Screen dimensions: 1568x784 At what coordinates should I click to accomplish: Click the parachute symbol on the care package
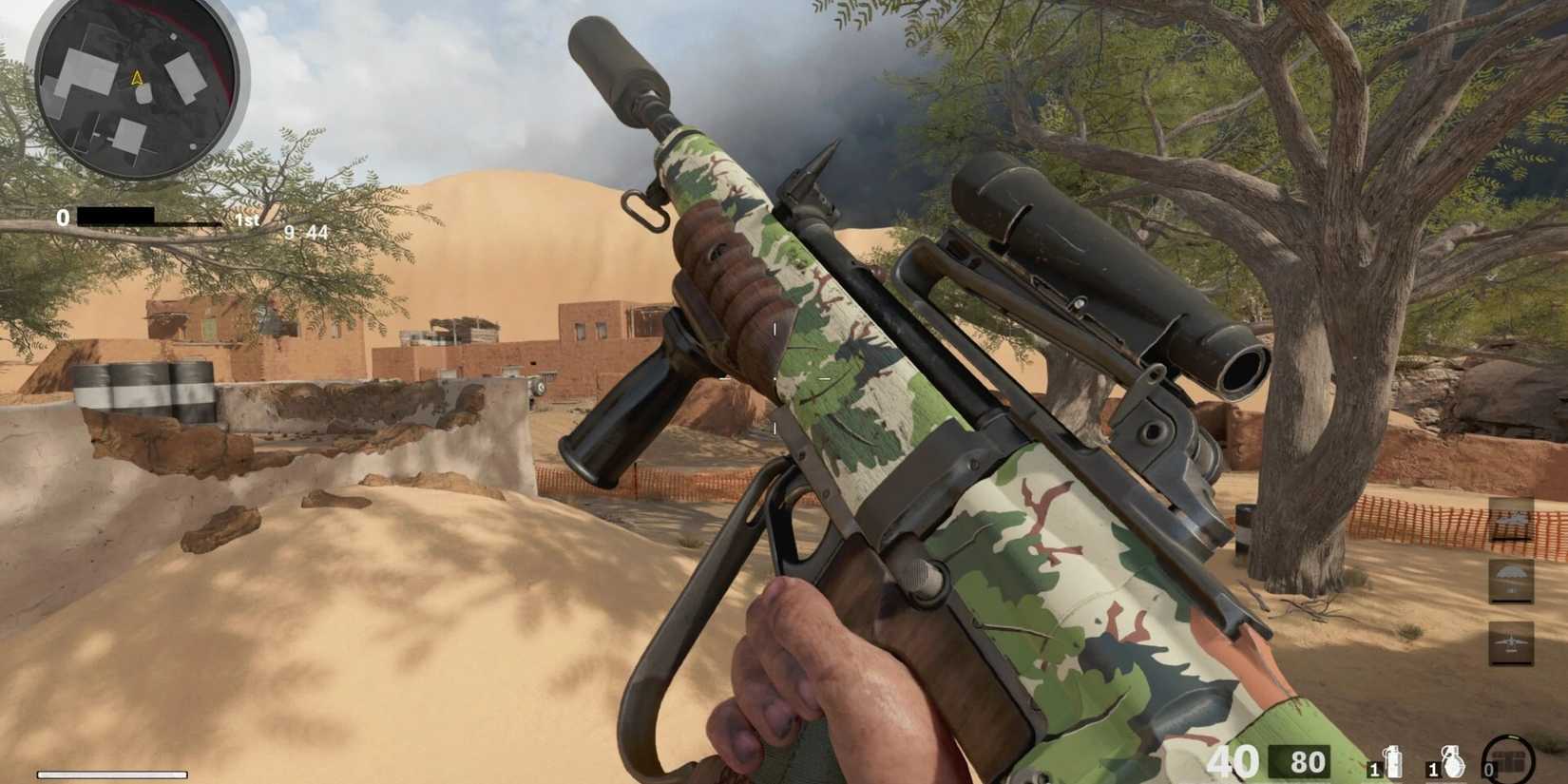point(1510,572)
